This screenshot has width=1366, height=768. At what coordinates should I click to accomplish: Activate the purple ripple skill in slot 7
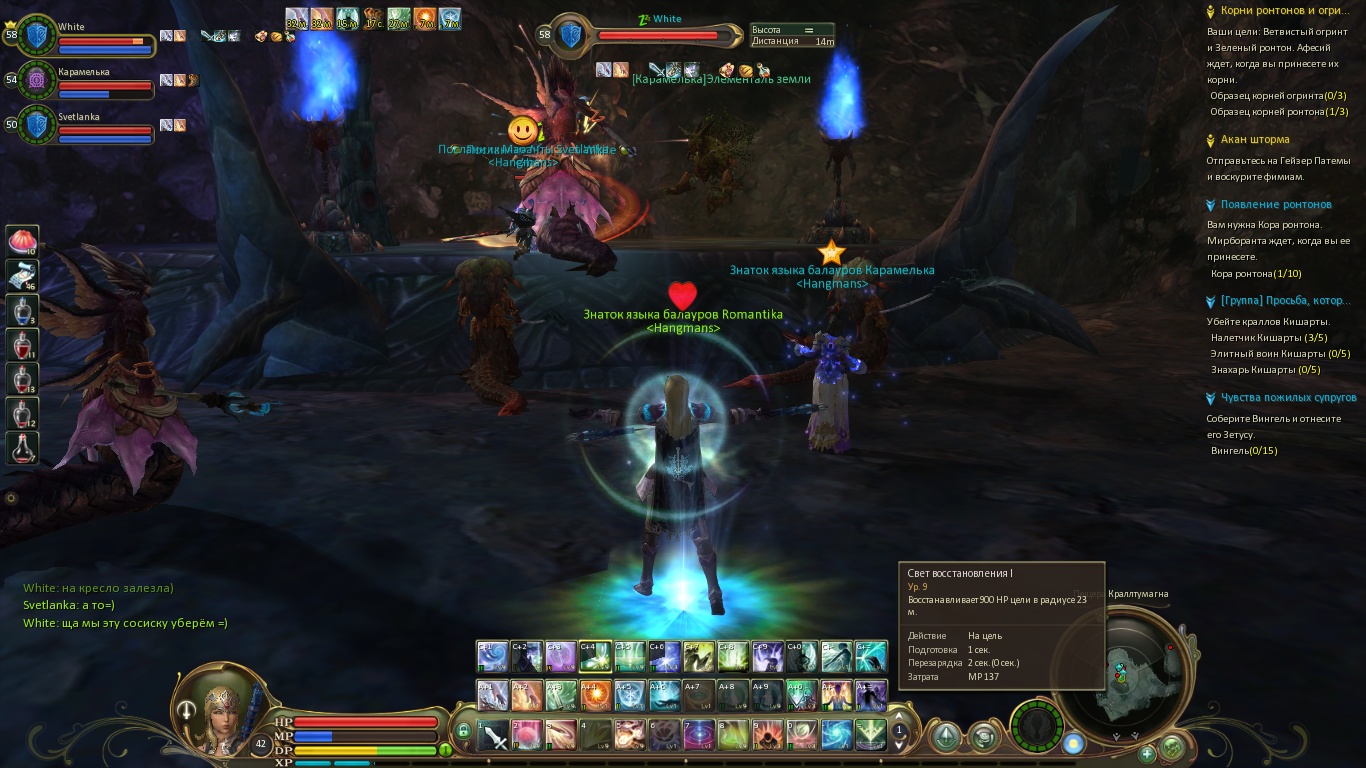[x=698, y=736]
